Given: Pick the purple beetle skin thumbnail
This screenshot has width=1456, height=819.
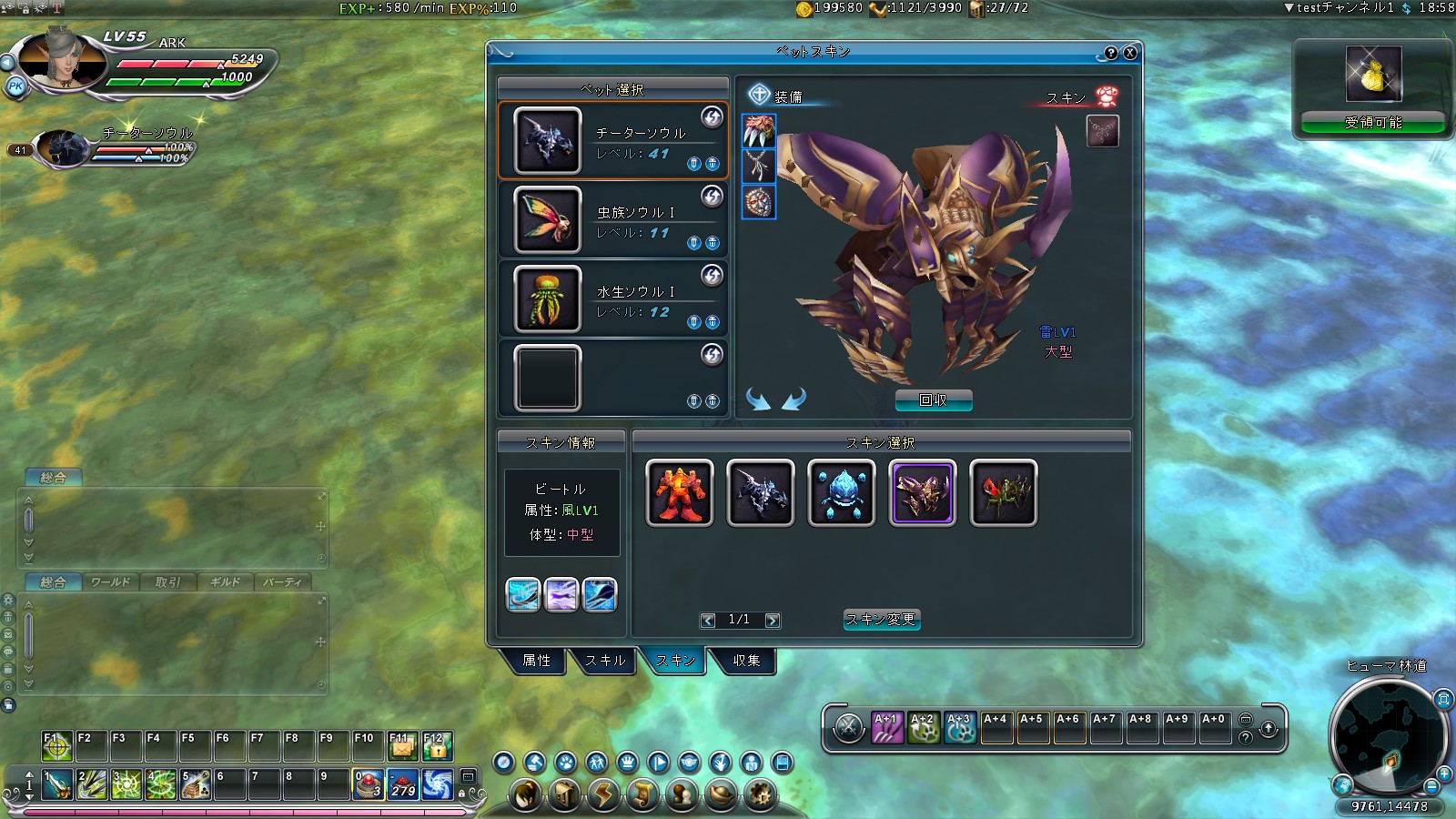Looking at the screenshot, I should point(923,493).
